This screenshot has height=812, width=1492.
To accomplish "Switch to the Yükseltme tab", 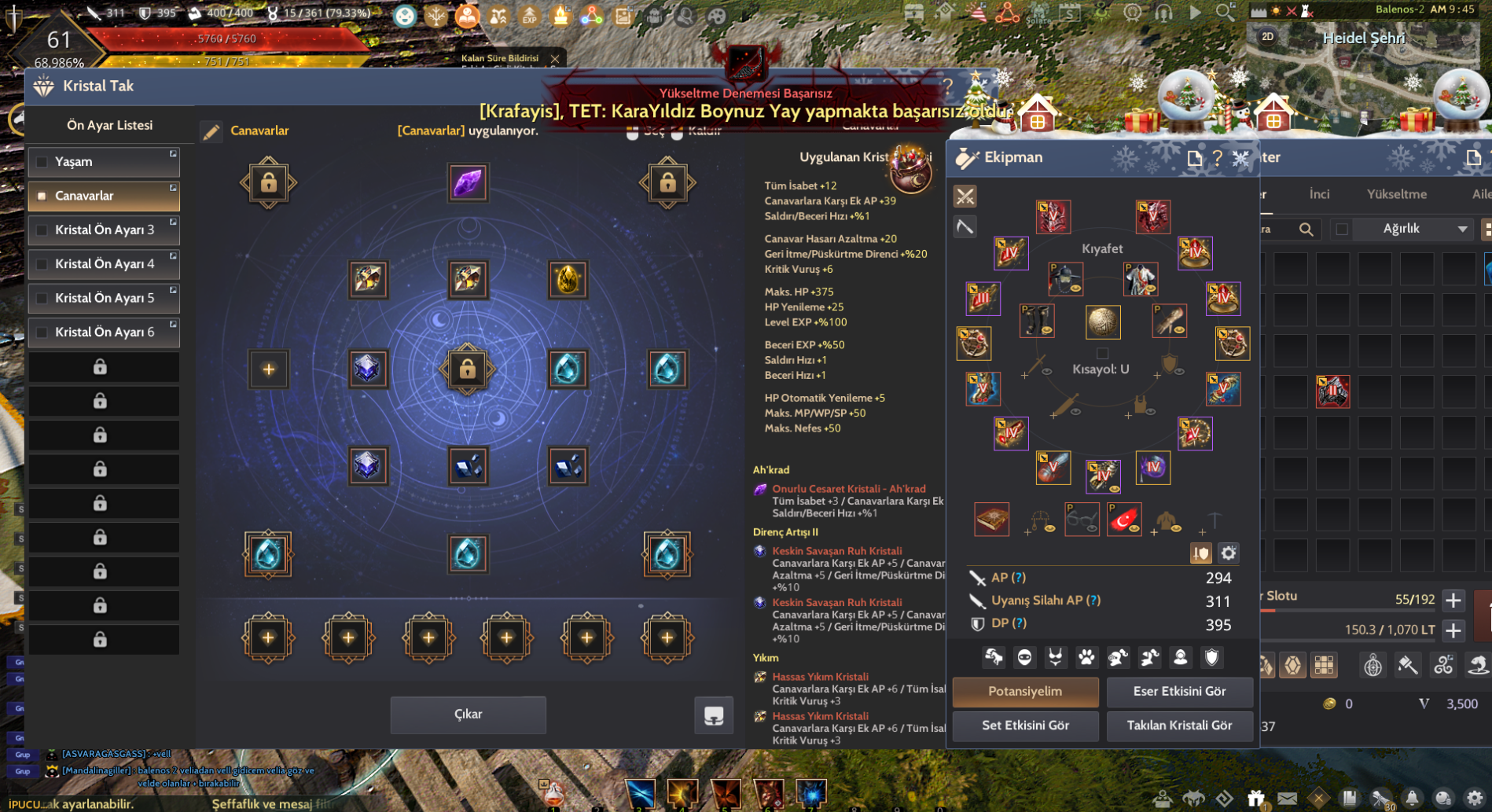I will pyautogui.click(x=1396, y=194).
